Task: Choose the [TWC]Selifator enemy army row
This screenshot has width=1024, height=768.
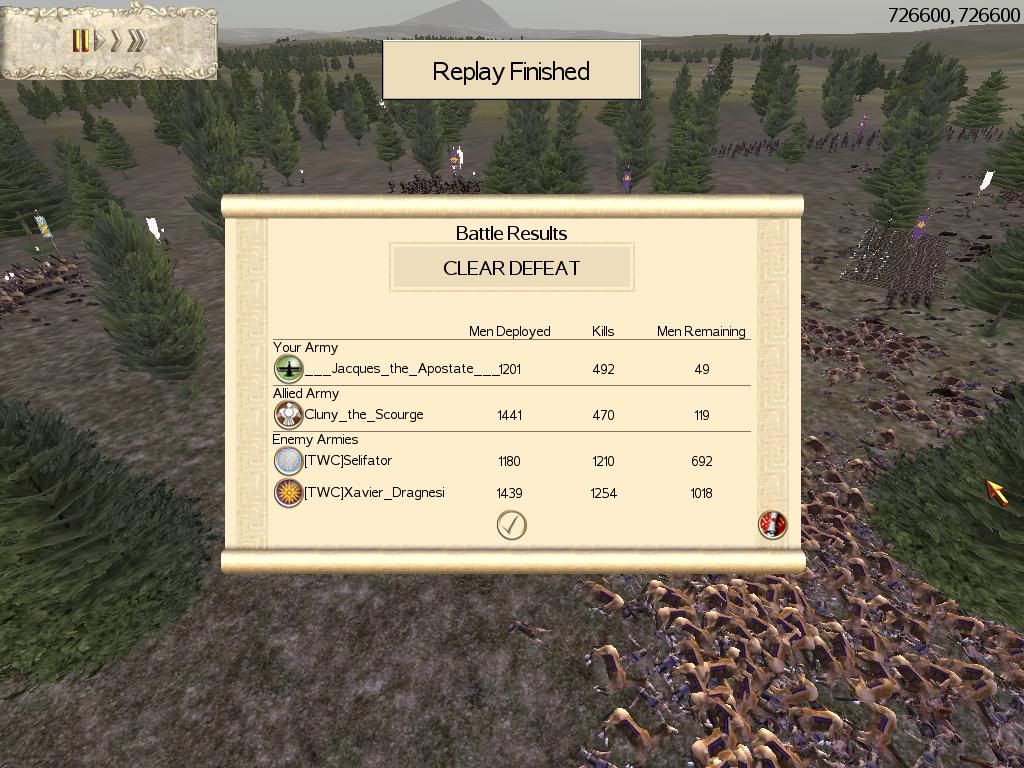Action: (x=348, y=461)
